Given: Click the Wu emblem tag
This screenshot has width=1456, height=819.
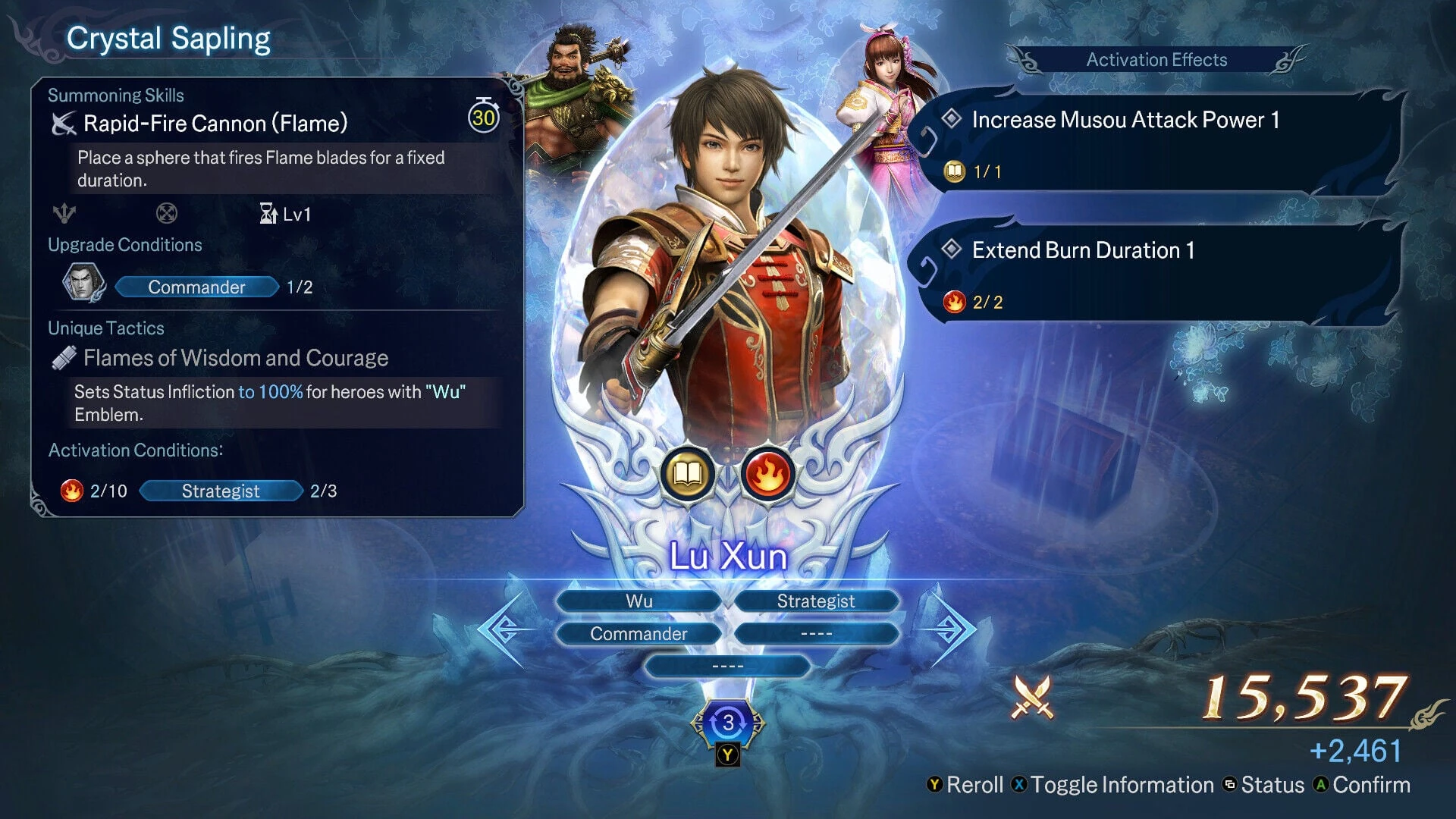Looking at the screenshot, I should (x=639, y=601).
